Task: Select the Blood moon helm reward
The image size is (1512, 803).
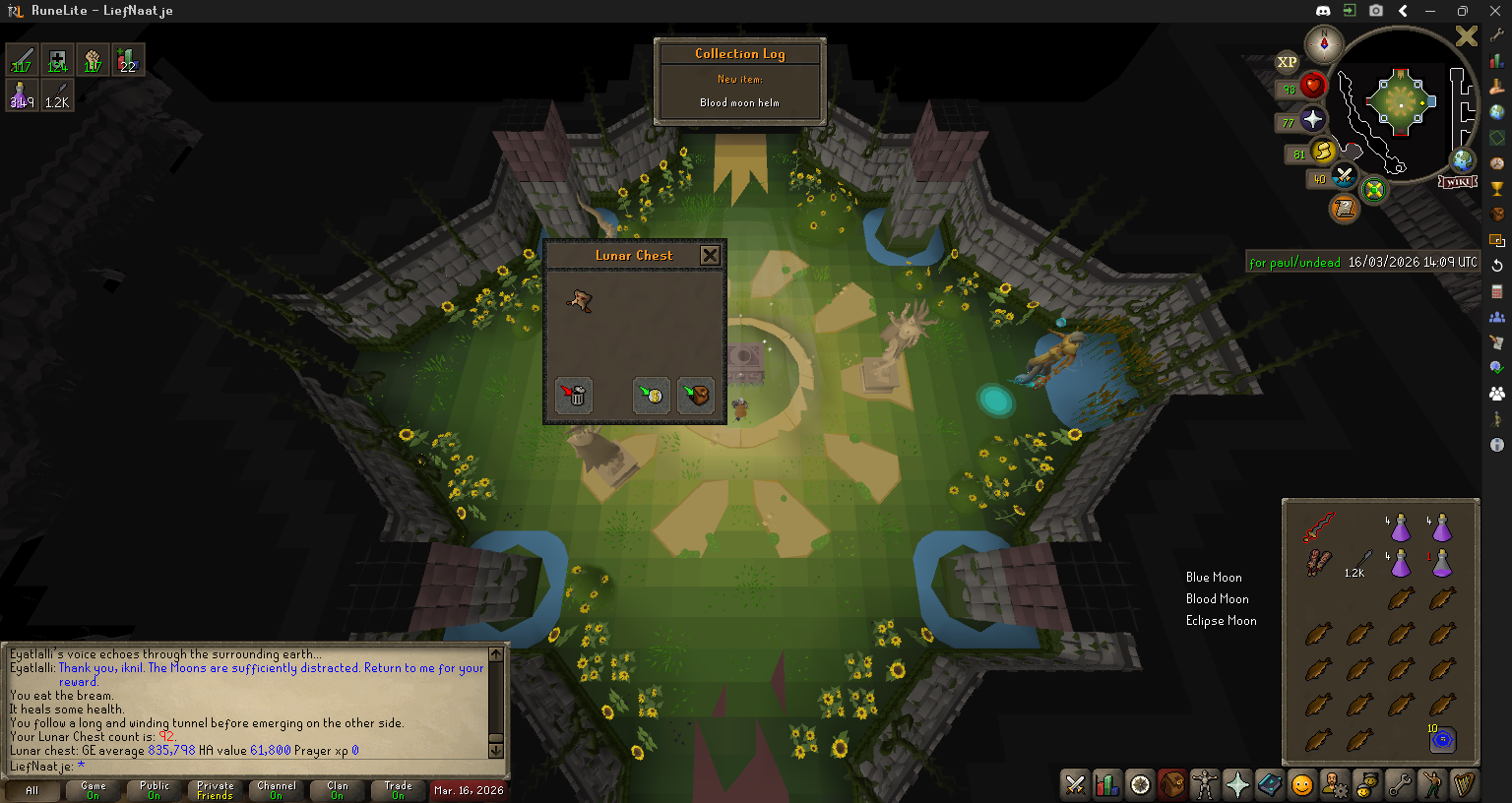Action: click(581, 301)
